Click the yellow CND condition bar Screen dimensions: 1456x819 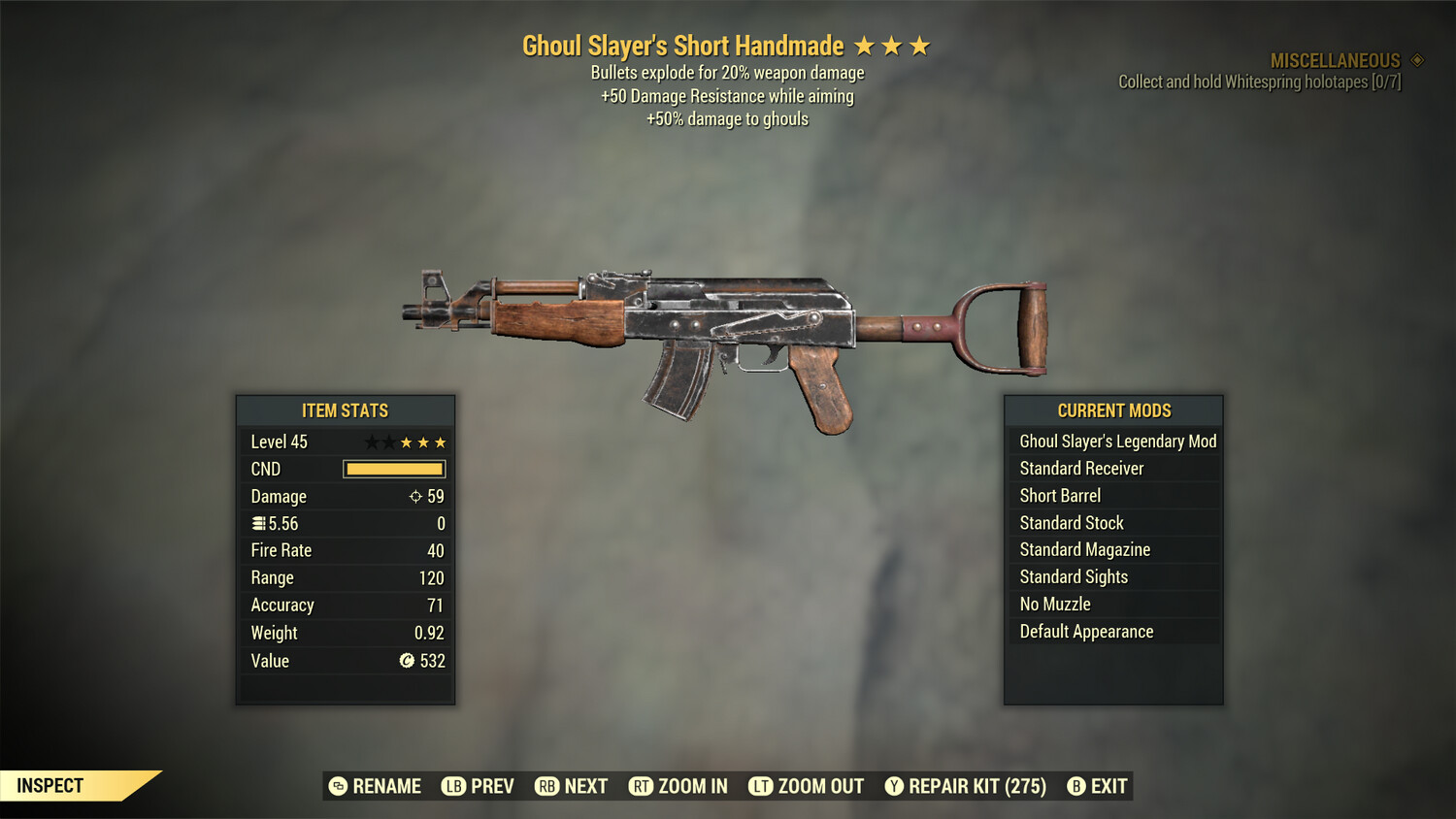click(393, 469)
